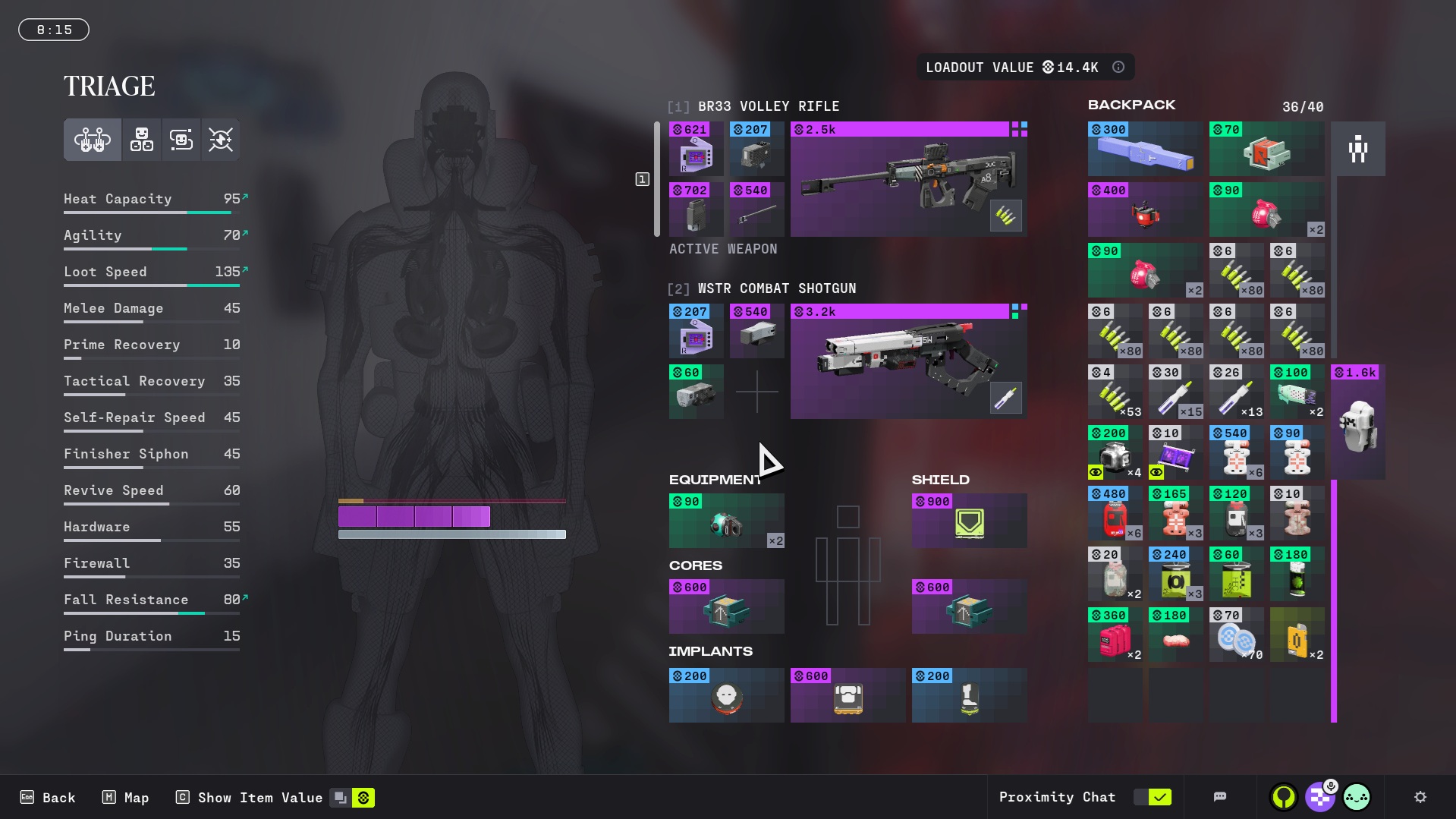The image size is (1456, 819).
Task: Click the red backpack stack valued 360
Action: point(1115,635)
